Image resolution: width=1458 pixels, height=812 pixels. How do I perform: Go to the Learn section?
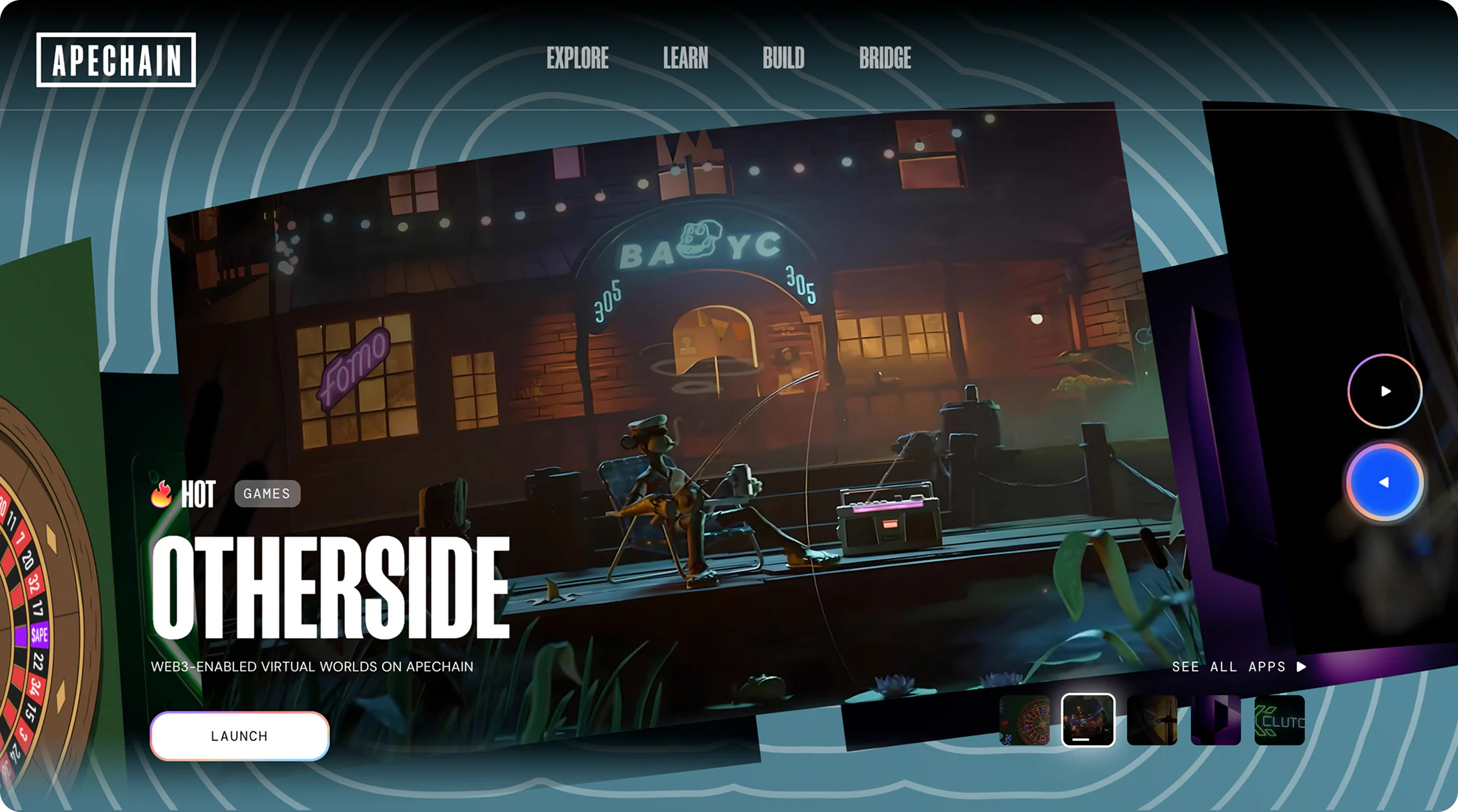point(685,59)
